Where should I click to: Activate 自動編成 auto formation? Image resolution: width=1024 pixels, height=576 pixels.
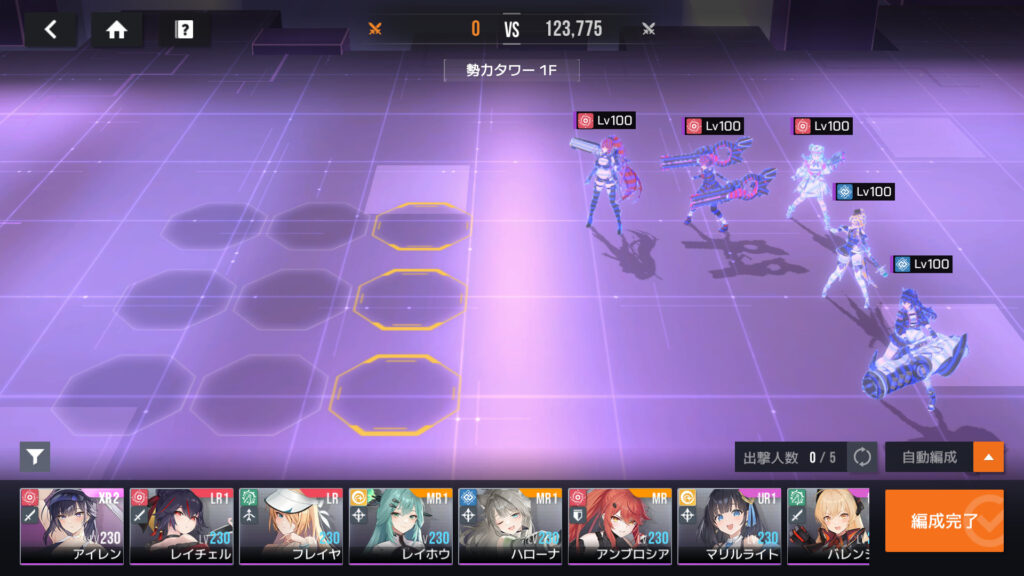tap(929, 458)
